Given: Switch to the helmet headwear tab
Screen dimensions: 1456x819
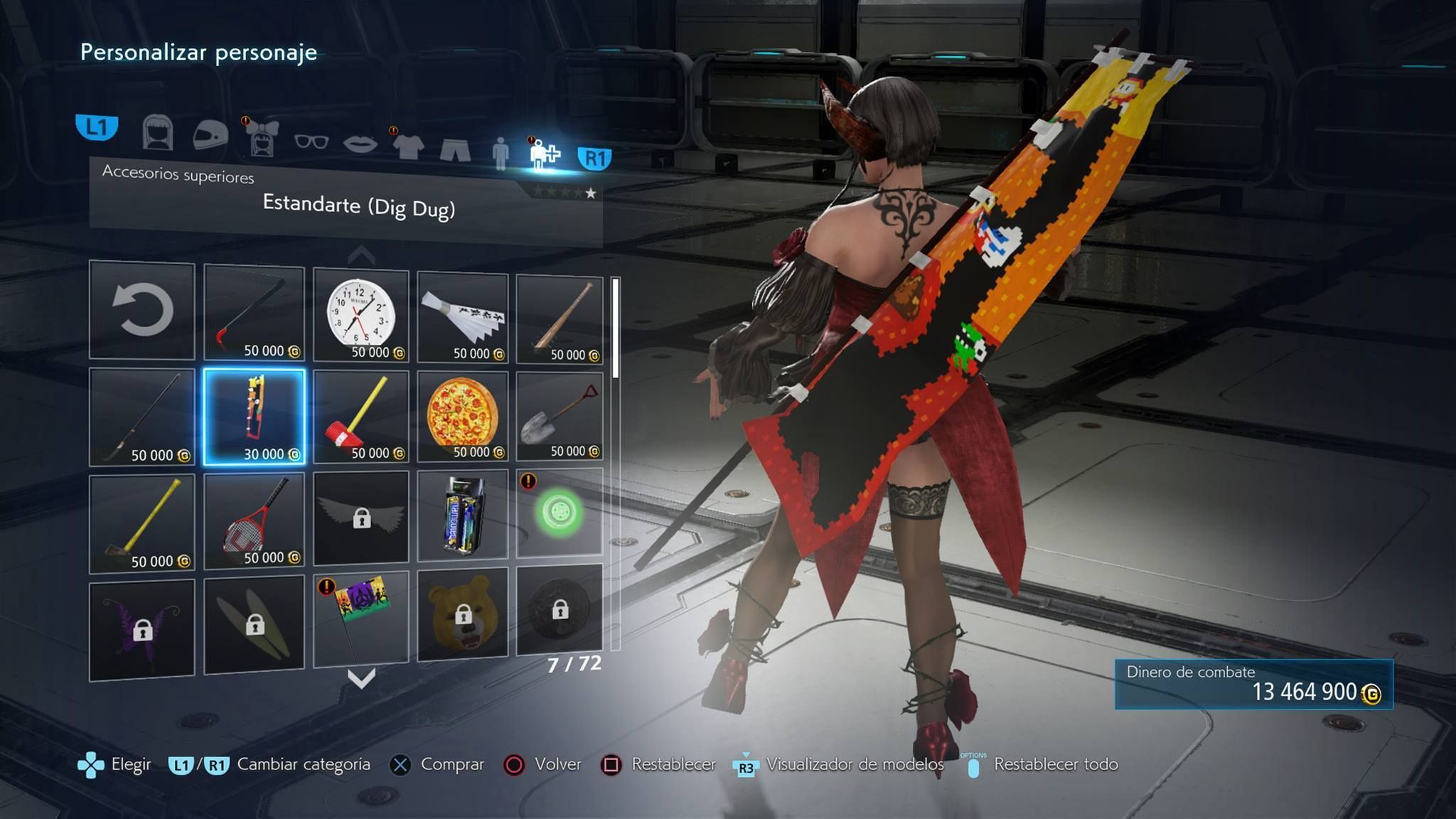Looking at the screenshot, I should click(x=210, y=134).
